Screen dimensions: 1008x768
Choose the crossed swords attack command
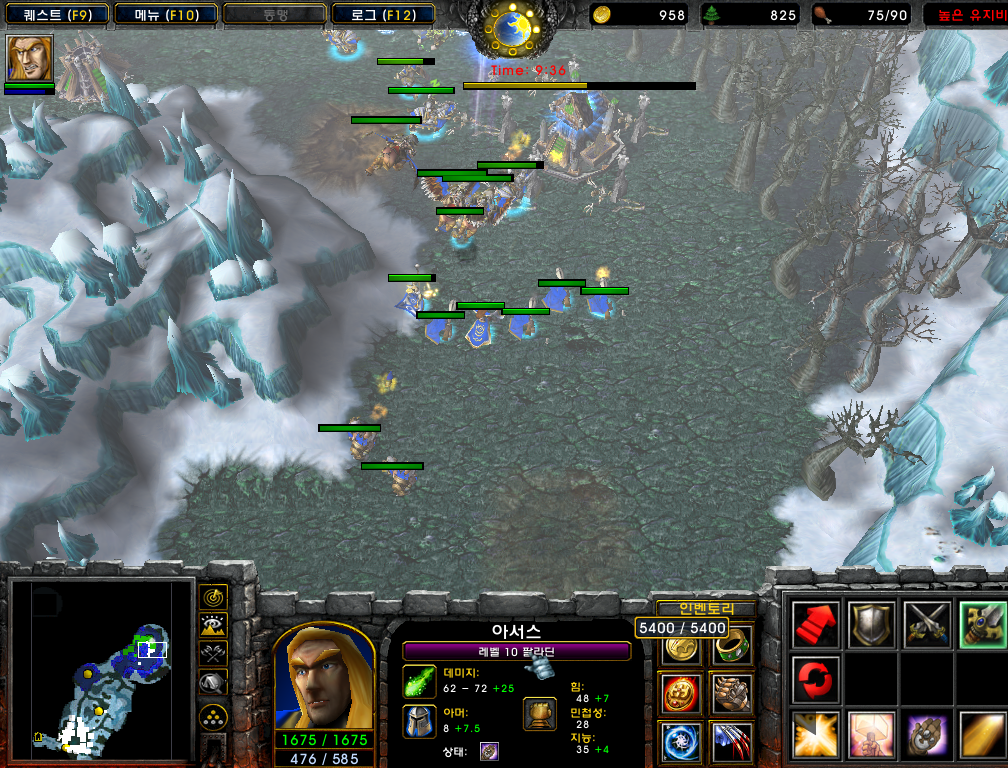pos(925,625)
